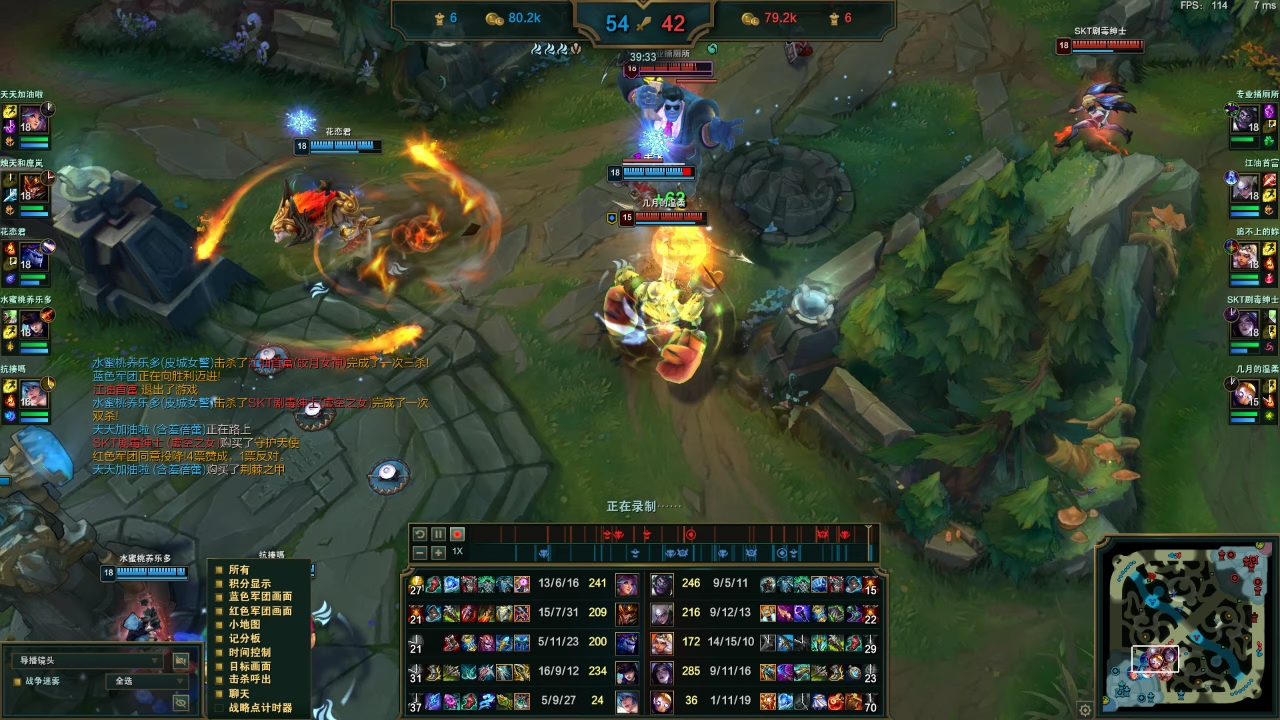The image size is (1280, 720).
Task: Open the 导播镜头 camera mode dropdown
Action: (88, 660)
